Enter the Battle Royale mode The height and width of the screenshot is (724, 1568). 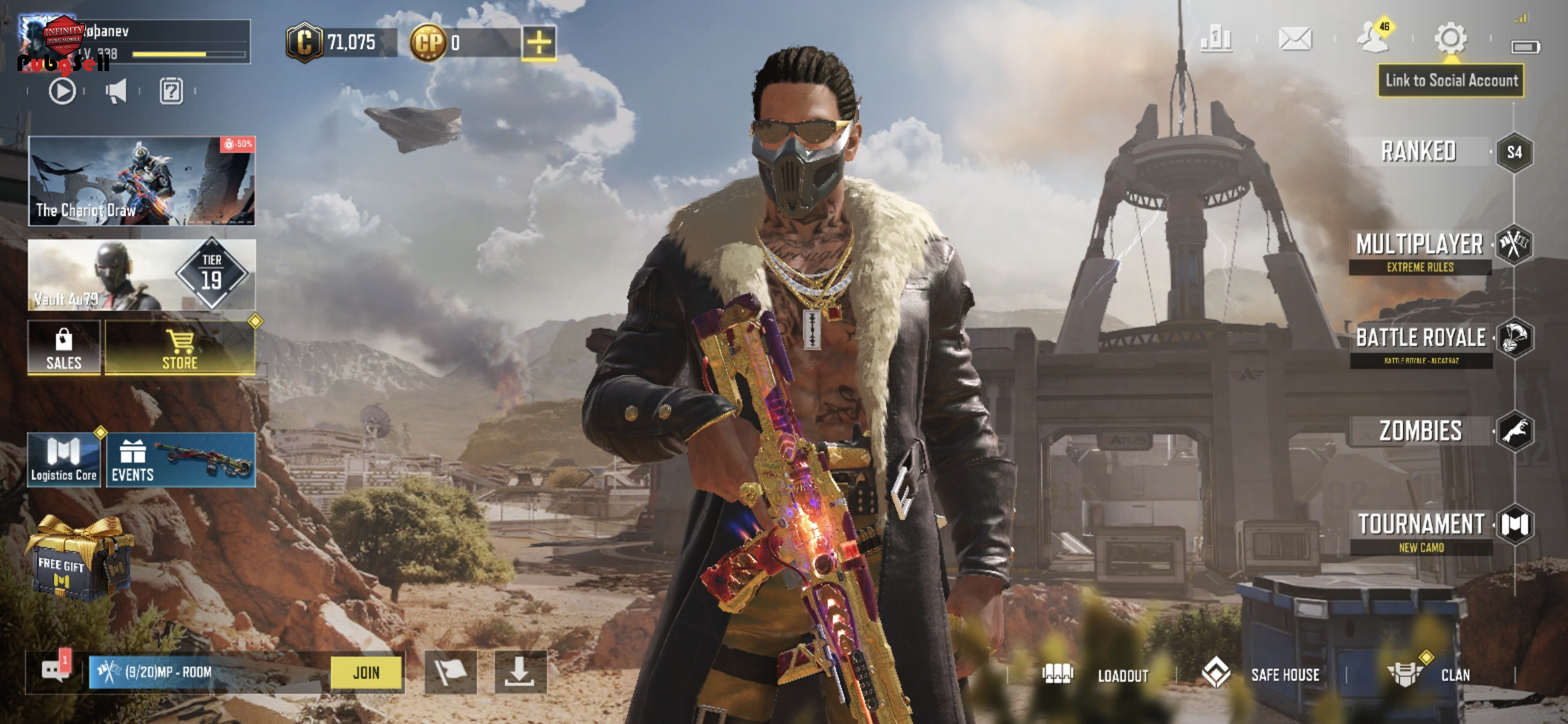pos(1421,343)
